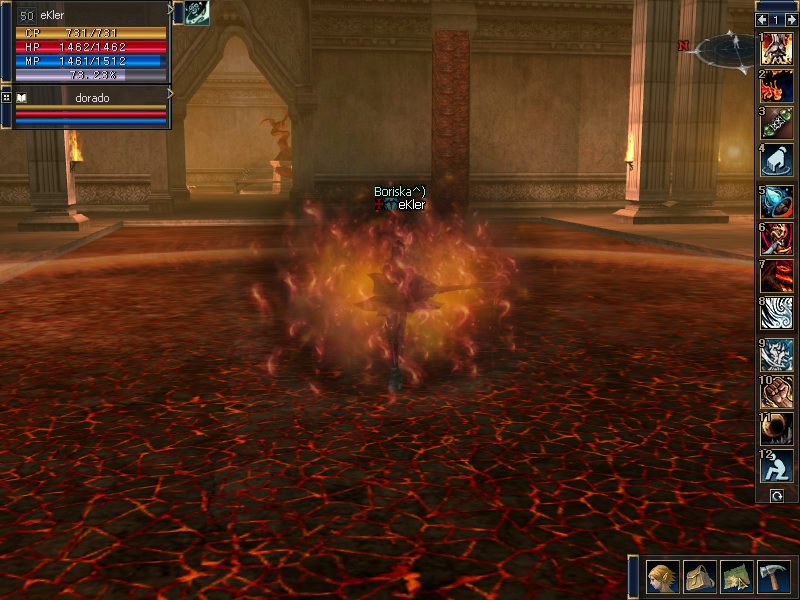Activate the white swirl skill in slot 8
800x600 pixels.
[x=777, y=313]
